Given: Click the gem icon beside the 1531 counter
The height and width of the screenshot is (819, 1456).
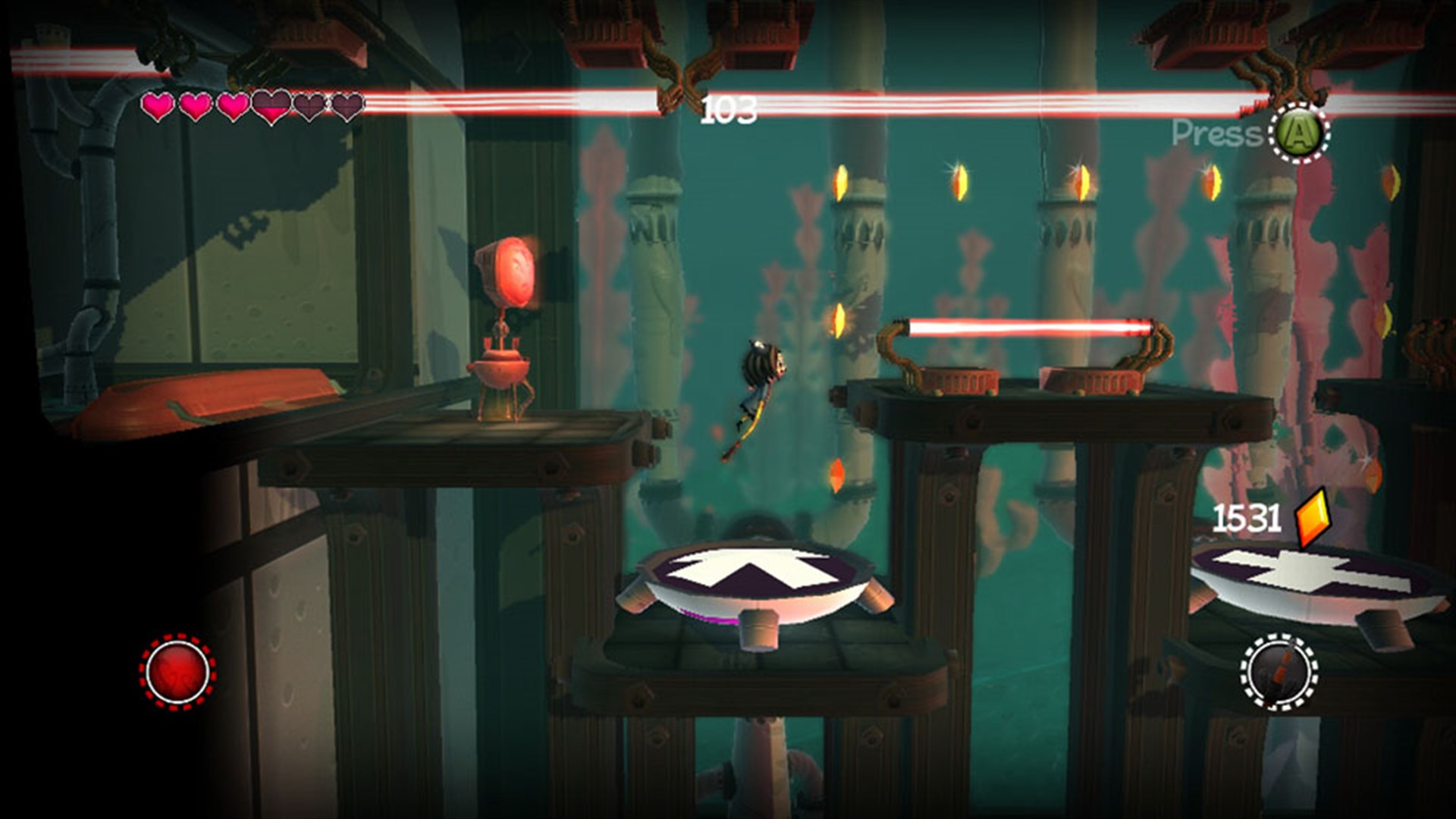Looking at the screenshot, I should (1312, 517).
